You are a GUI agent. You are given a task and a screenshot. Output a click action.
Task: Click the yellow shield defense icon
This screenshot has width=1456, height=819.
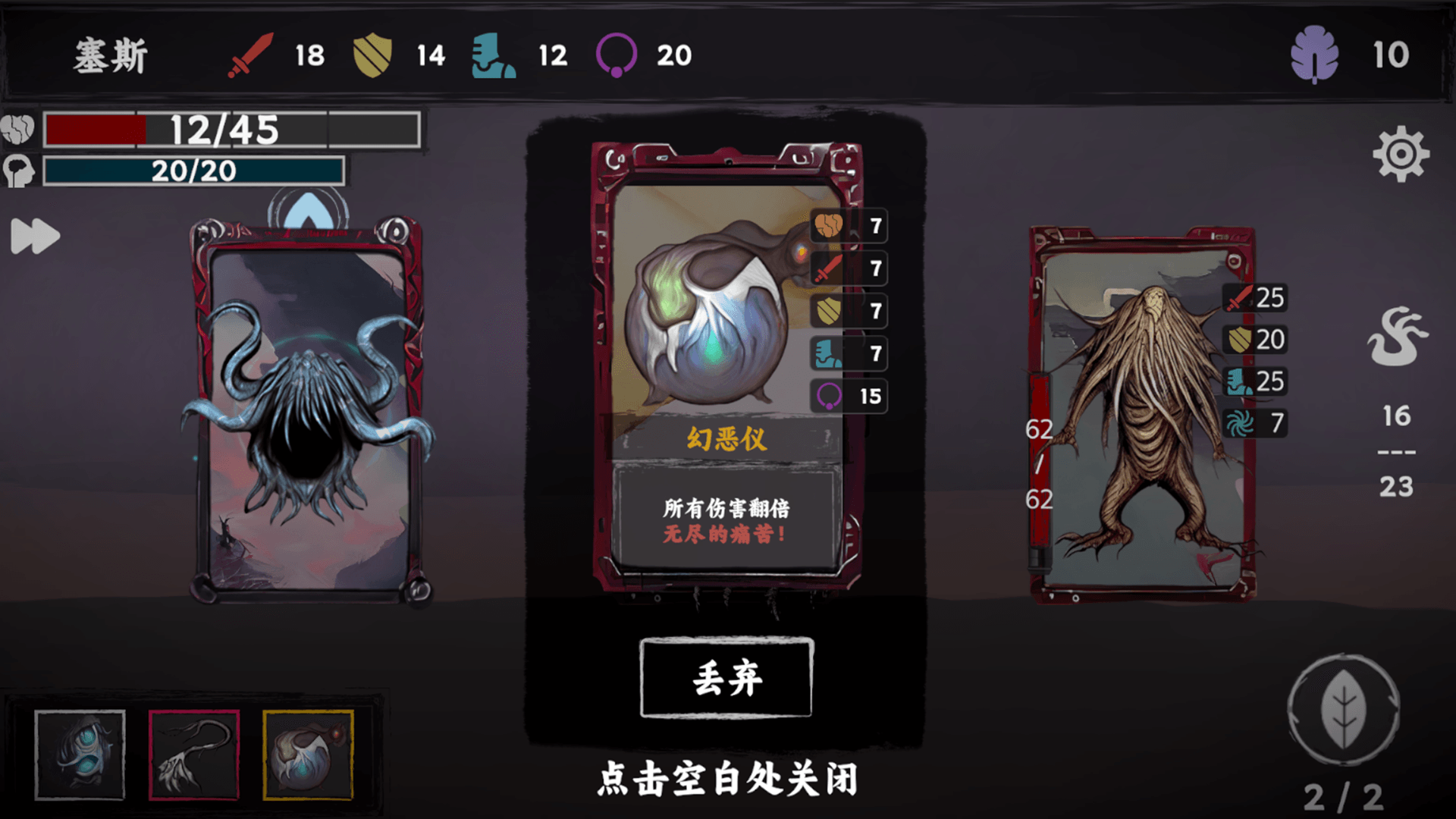pyautogui.click(x=372, y=55)
